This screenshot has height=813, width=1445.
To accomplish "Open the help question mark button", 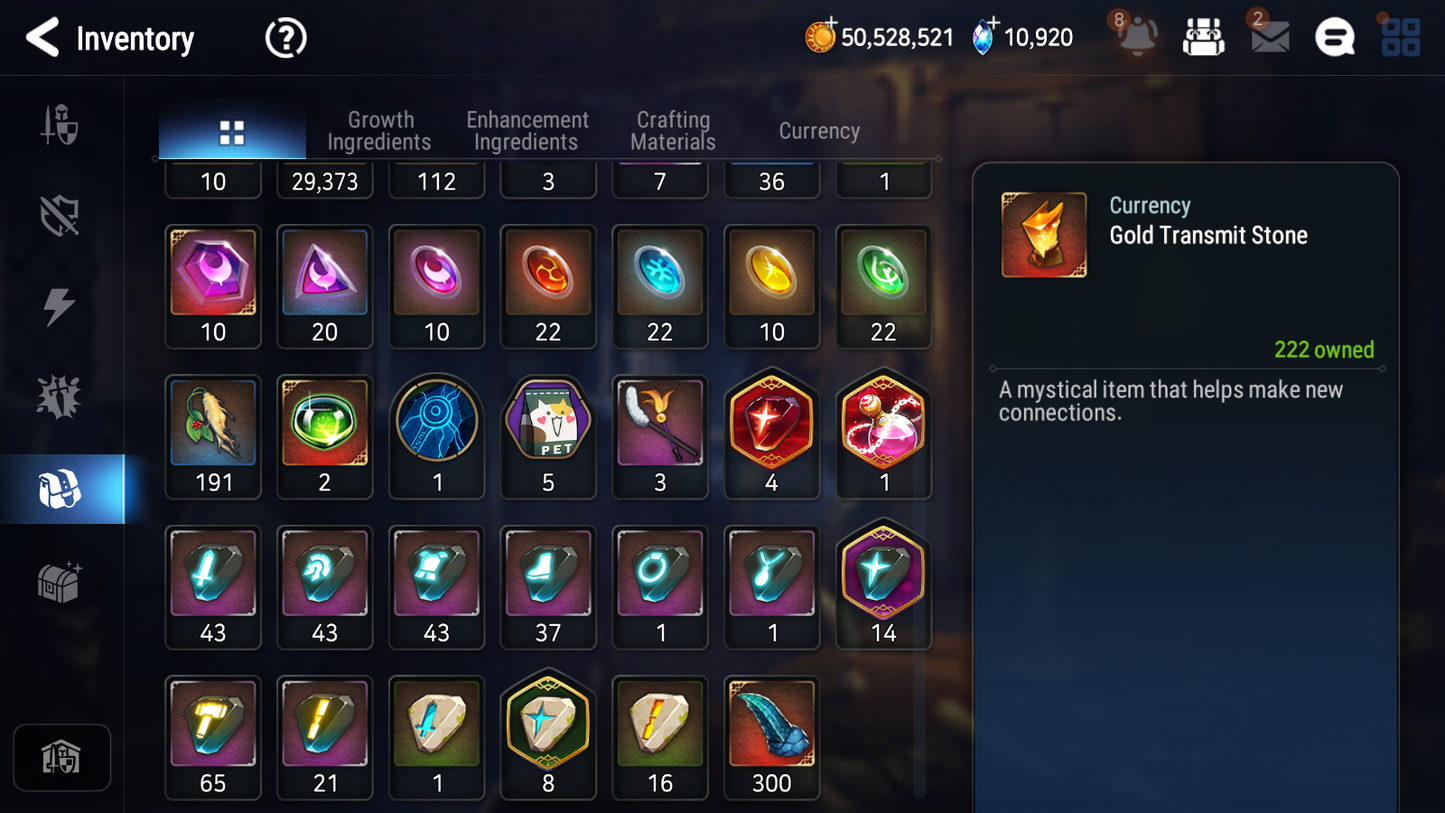I will pos(285,38).
